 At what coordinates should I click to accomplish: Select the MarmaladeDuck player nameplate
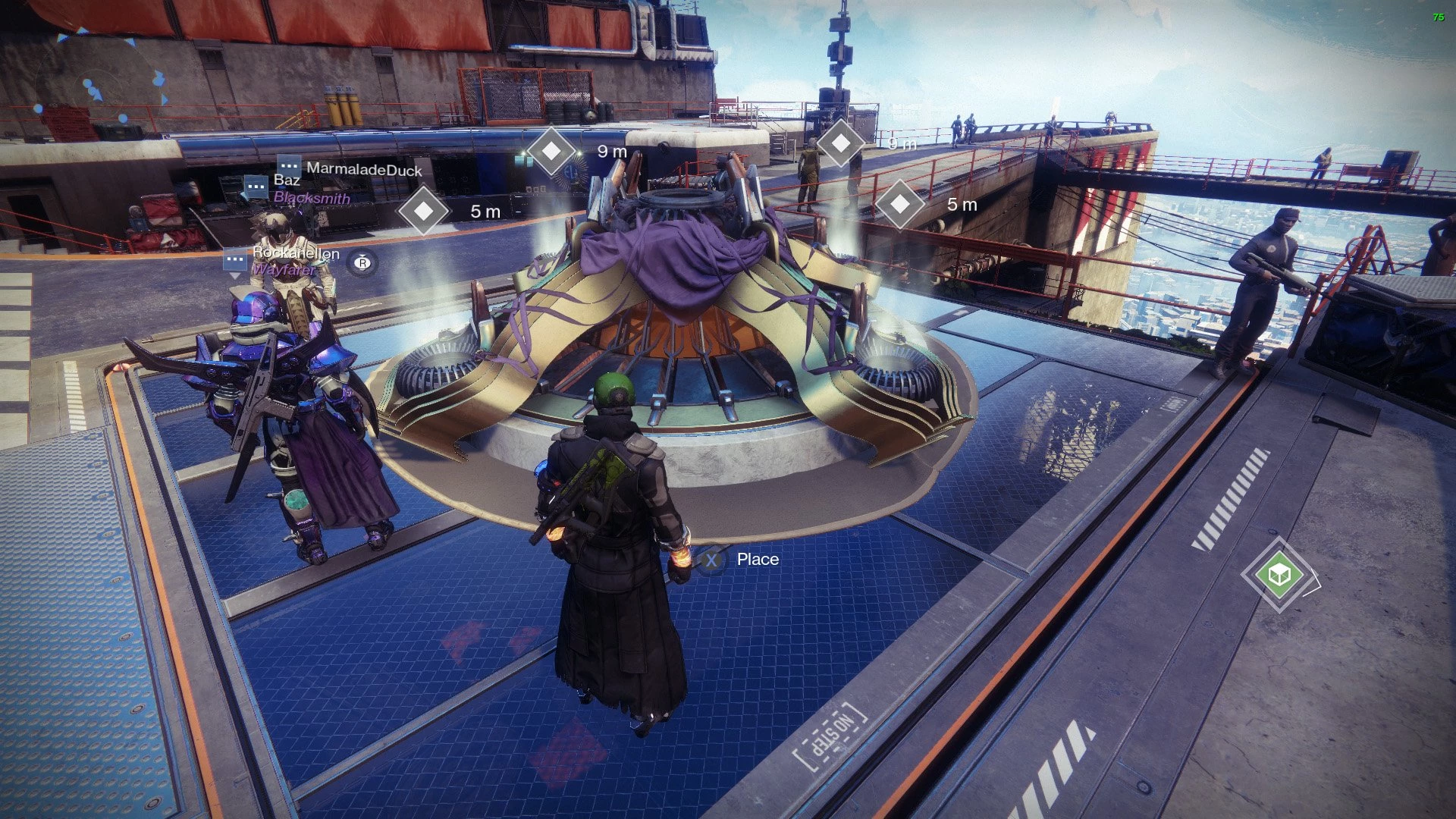[x=362, y=169]
